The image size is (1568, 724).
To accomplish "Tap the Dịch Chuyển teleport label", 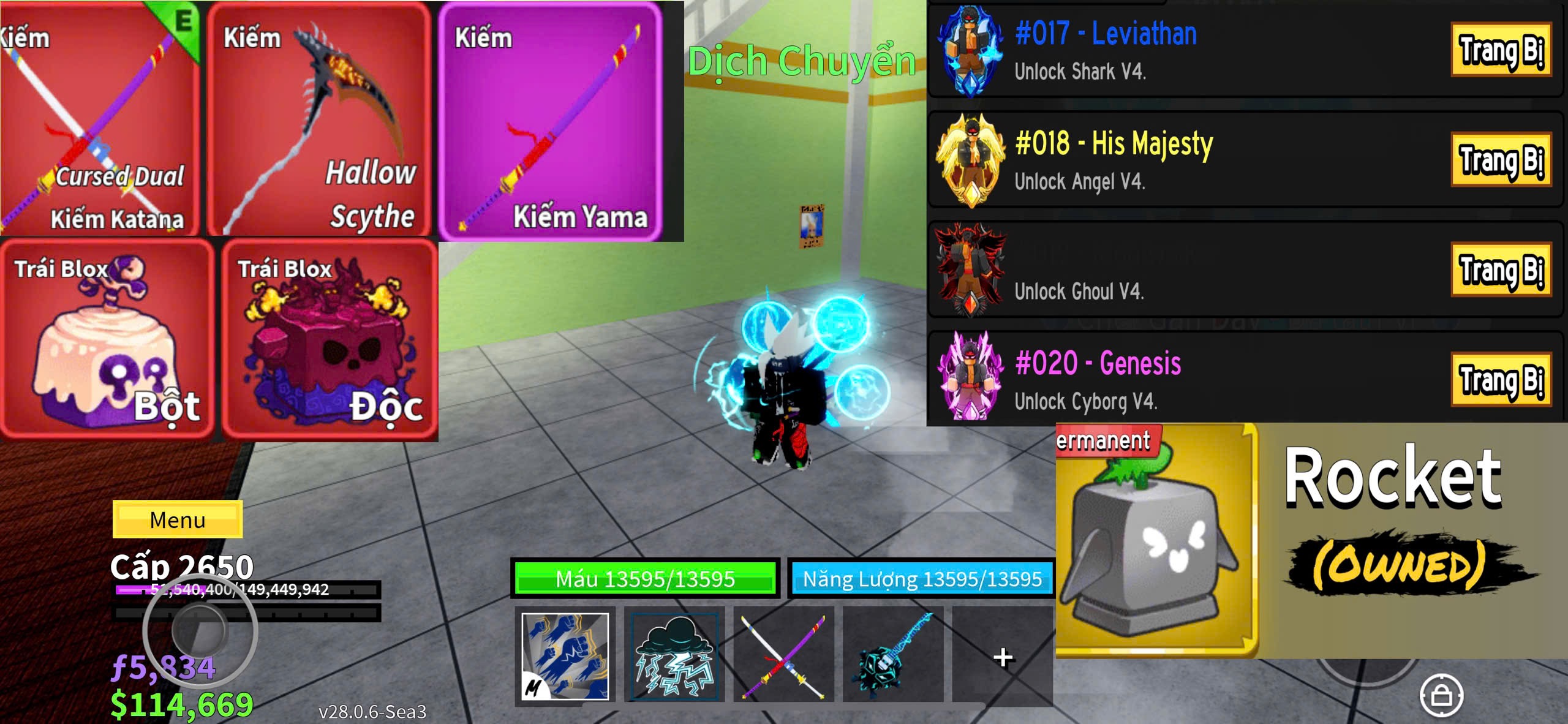I will pos(801,61).
